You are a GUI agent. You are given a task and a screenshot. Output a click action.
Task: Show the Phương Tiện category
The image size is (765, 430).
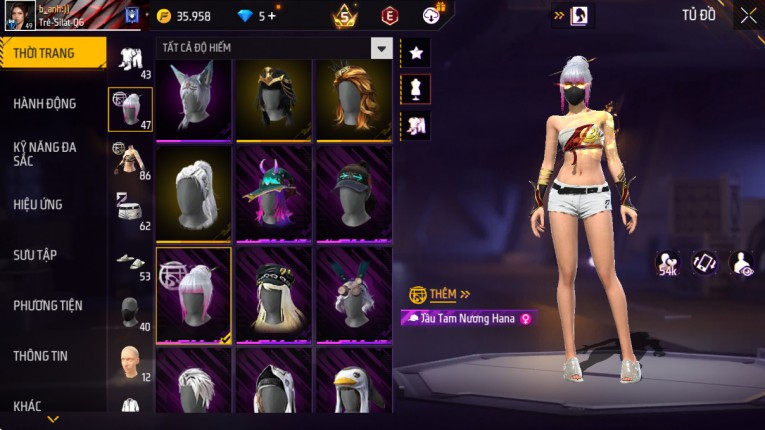pos(48,305)
